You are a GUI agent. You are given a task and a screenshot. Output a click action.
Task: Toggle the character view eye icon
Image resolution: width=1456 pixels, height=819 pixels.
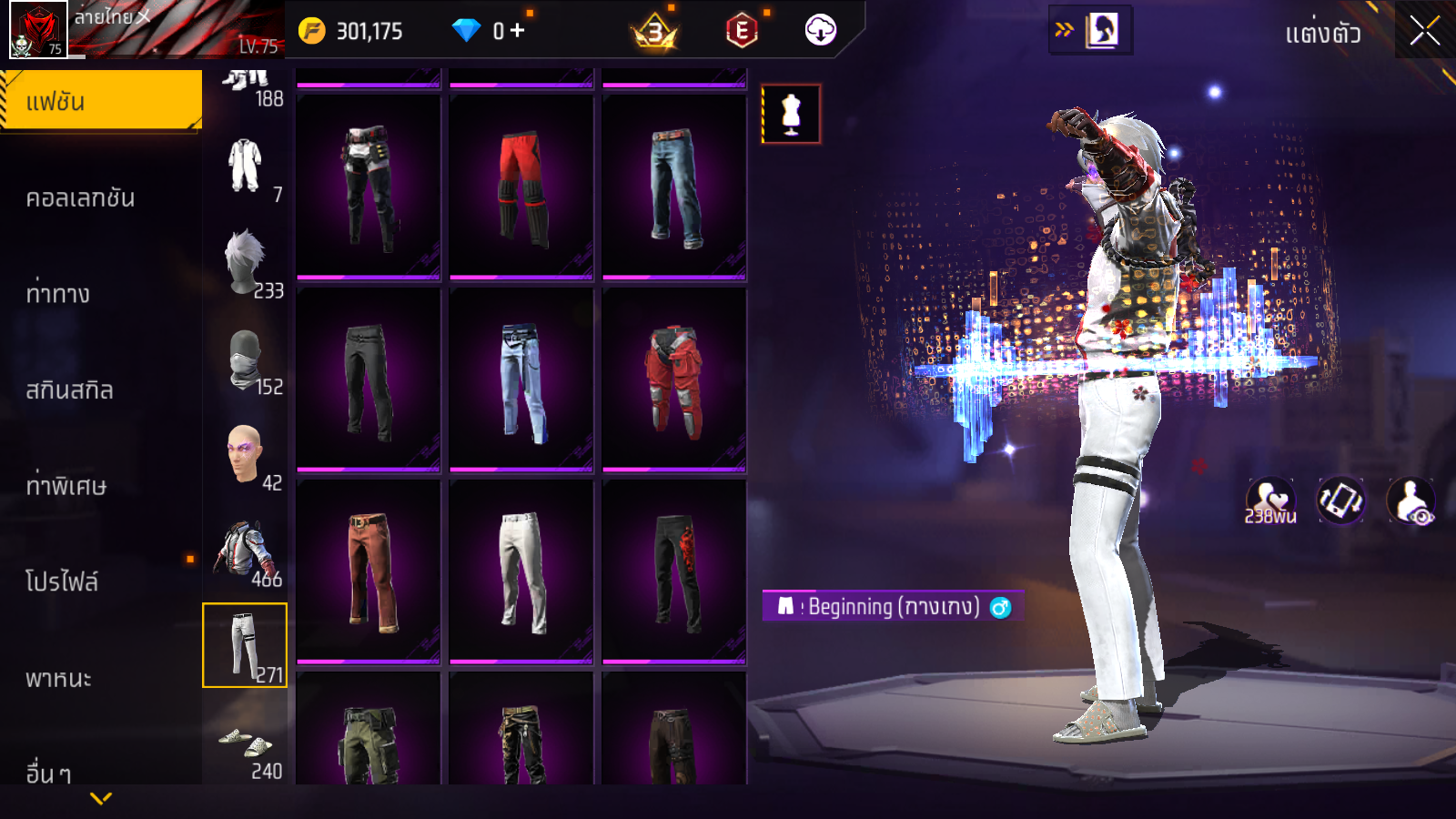[x=1410, y=501]
